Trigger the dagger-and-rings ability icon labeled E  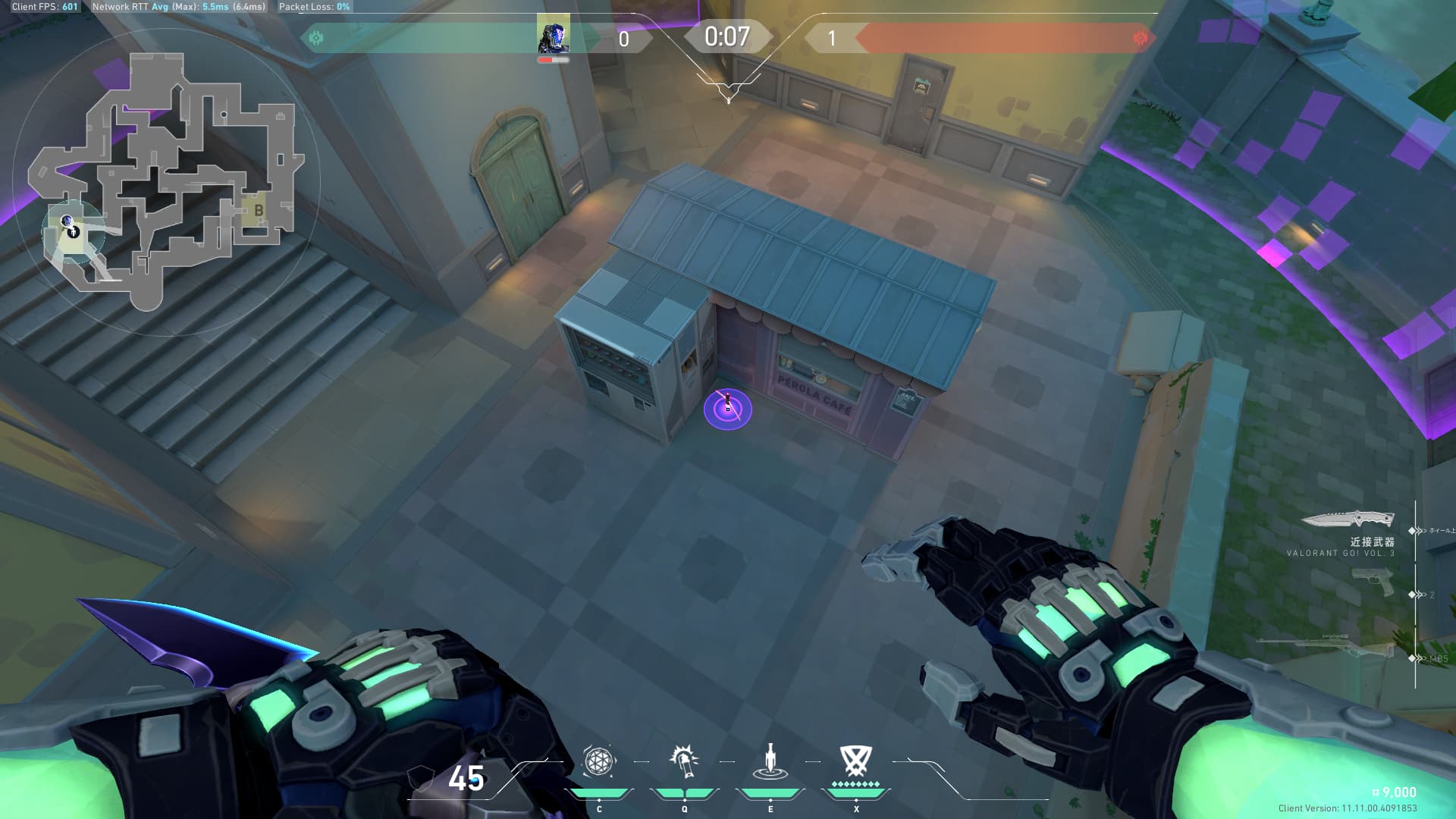(770, 761)
